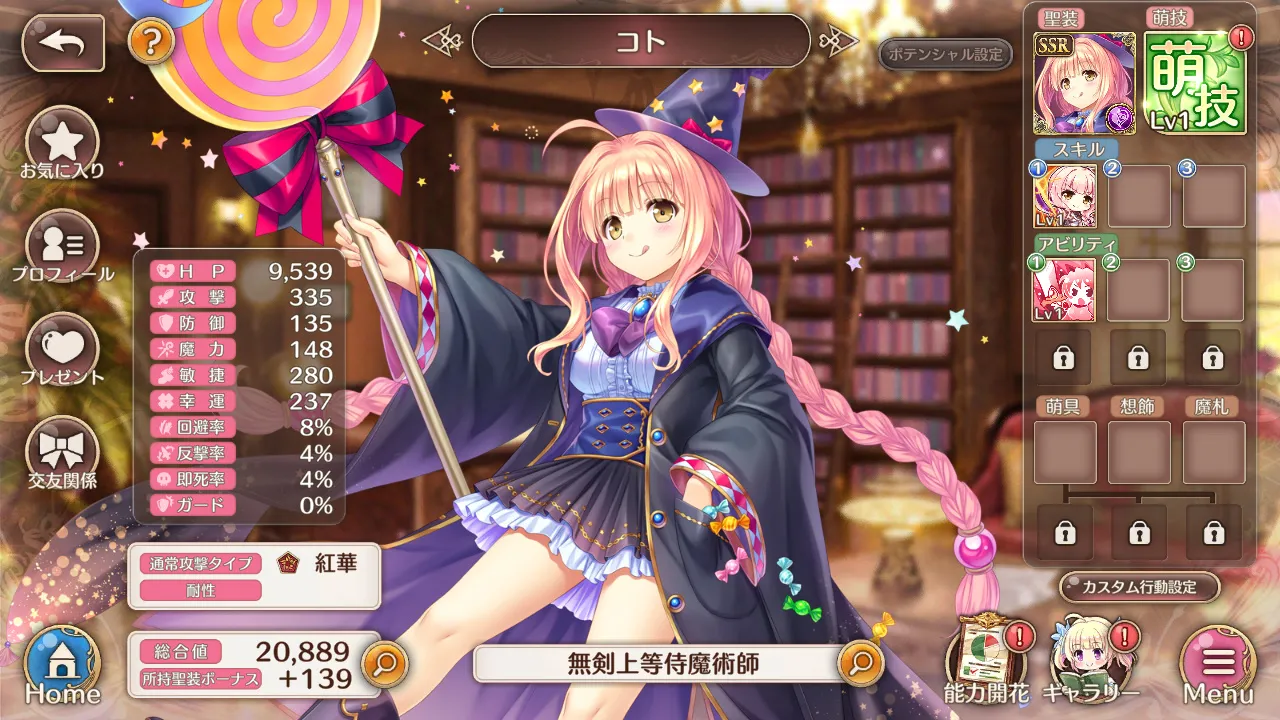Inspect the 無剣上等侍魔術師 title magnifier

(861, 662)
